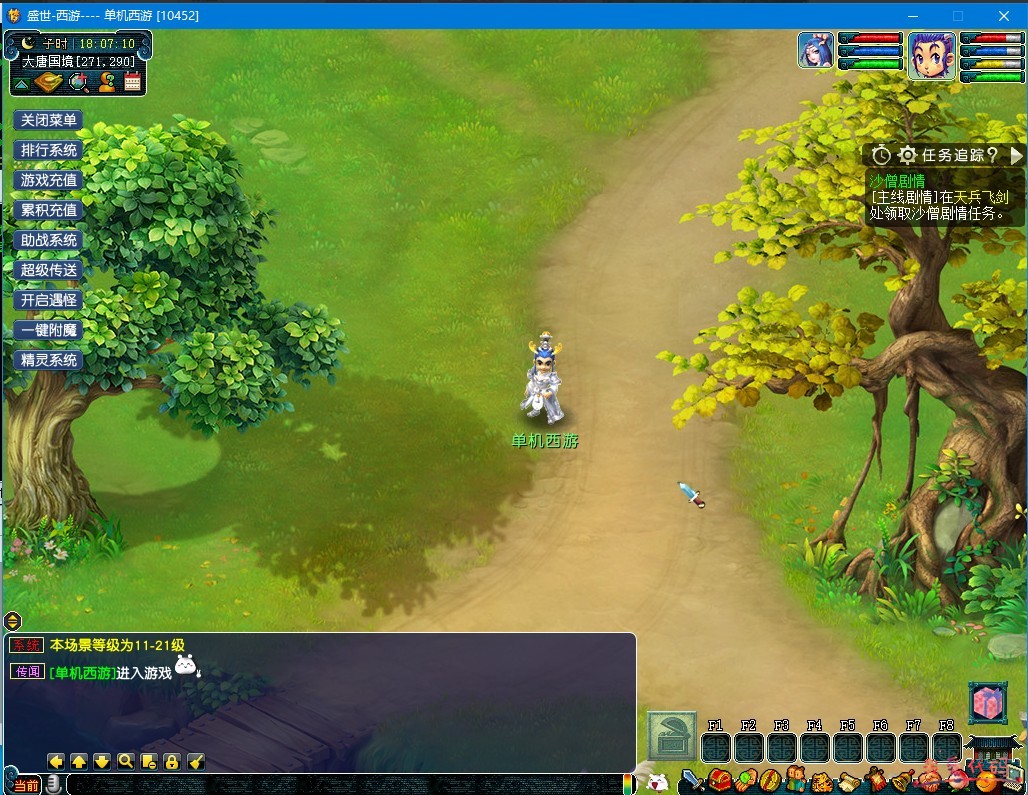Click the 关闭菜单 (close menu) button
The height and width of the screenshot is (795, 1028).
click(x=48, y=120)
